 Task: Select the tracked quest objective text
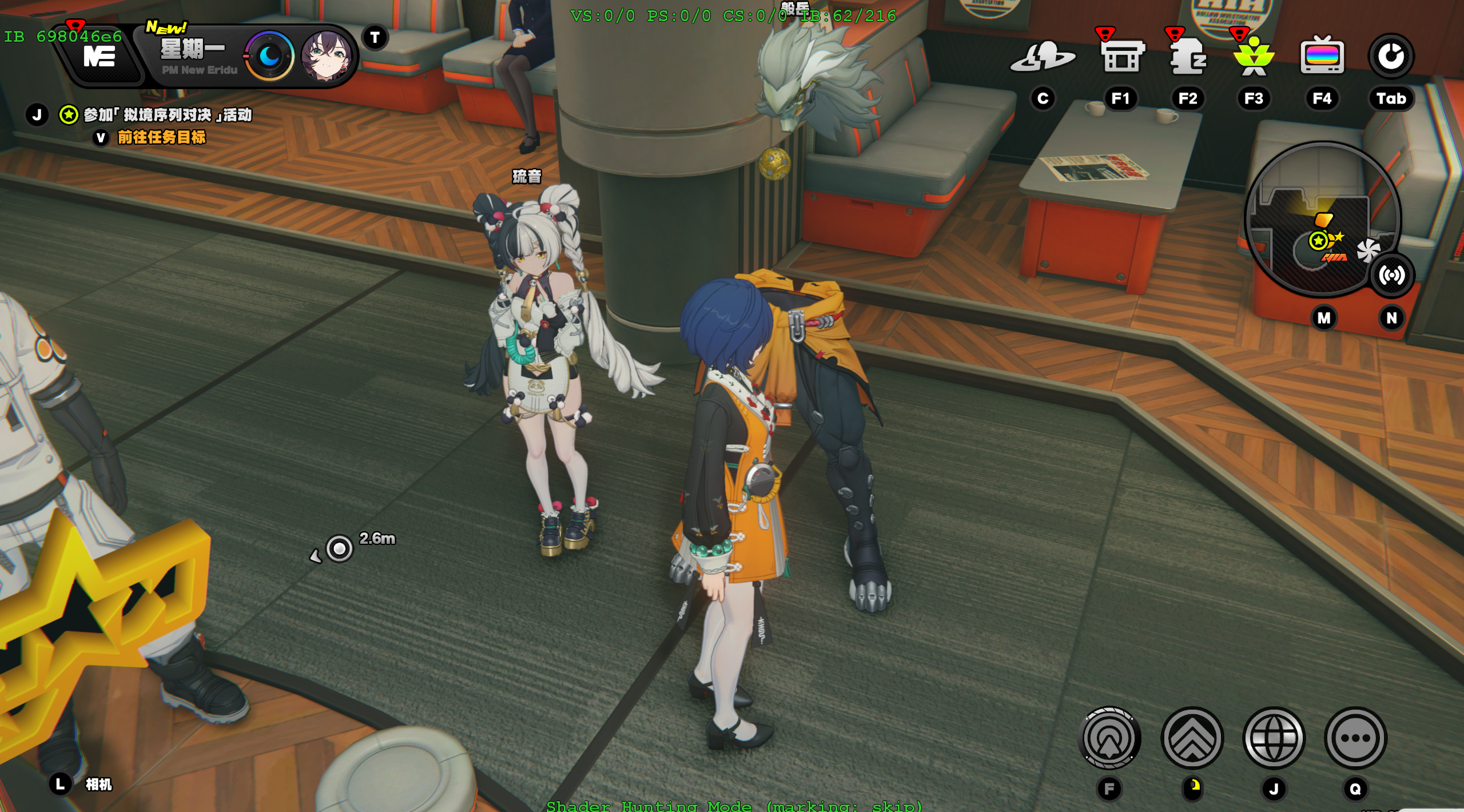click(x=168, y=115)
